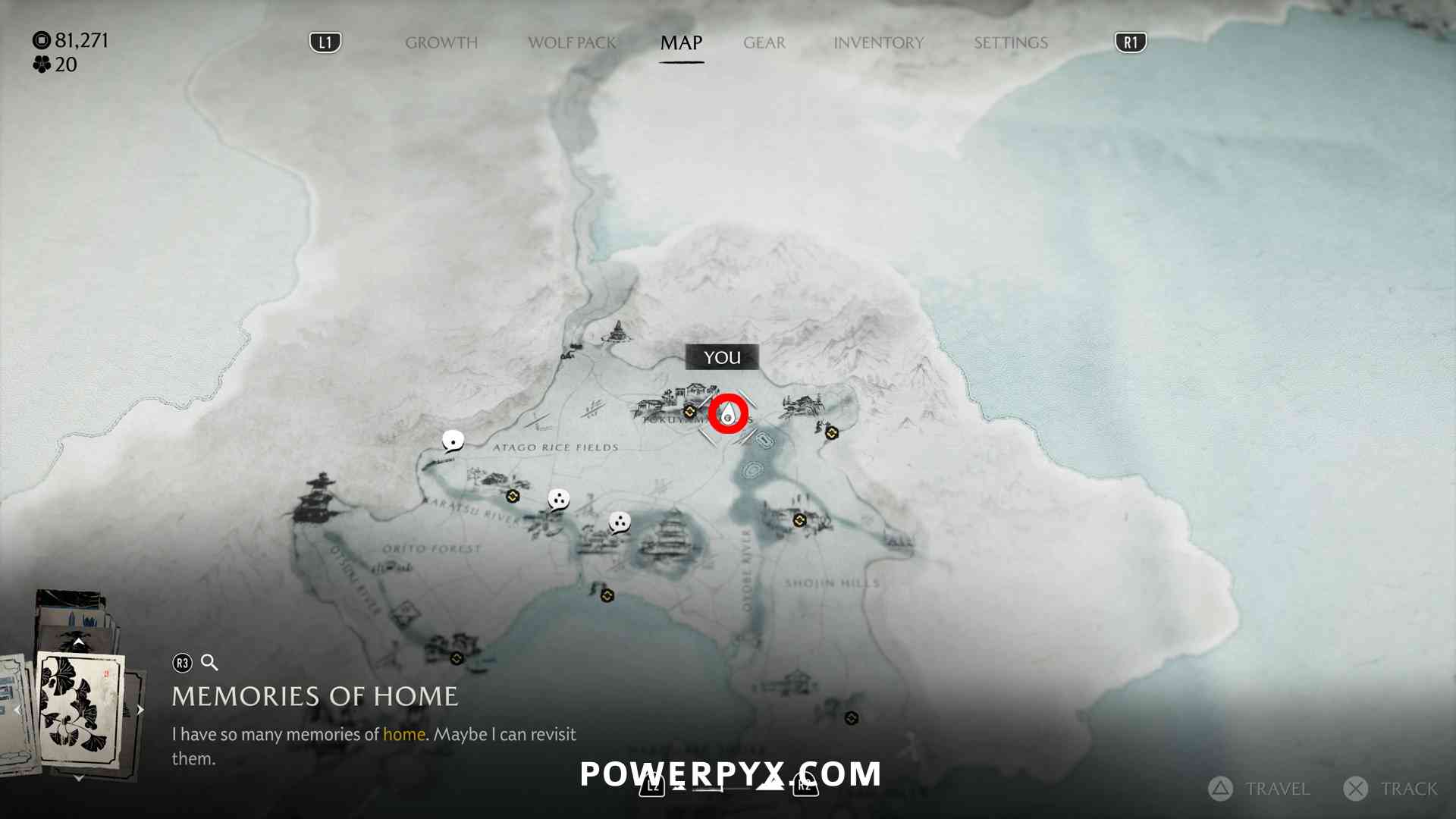Open the Inventory tab
The height and width of the screenshot is (819, 1456).
tap(878, 42)
